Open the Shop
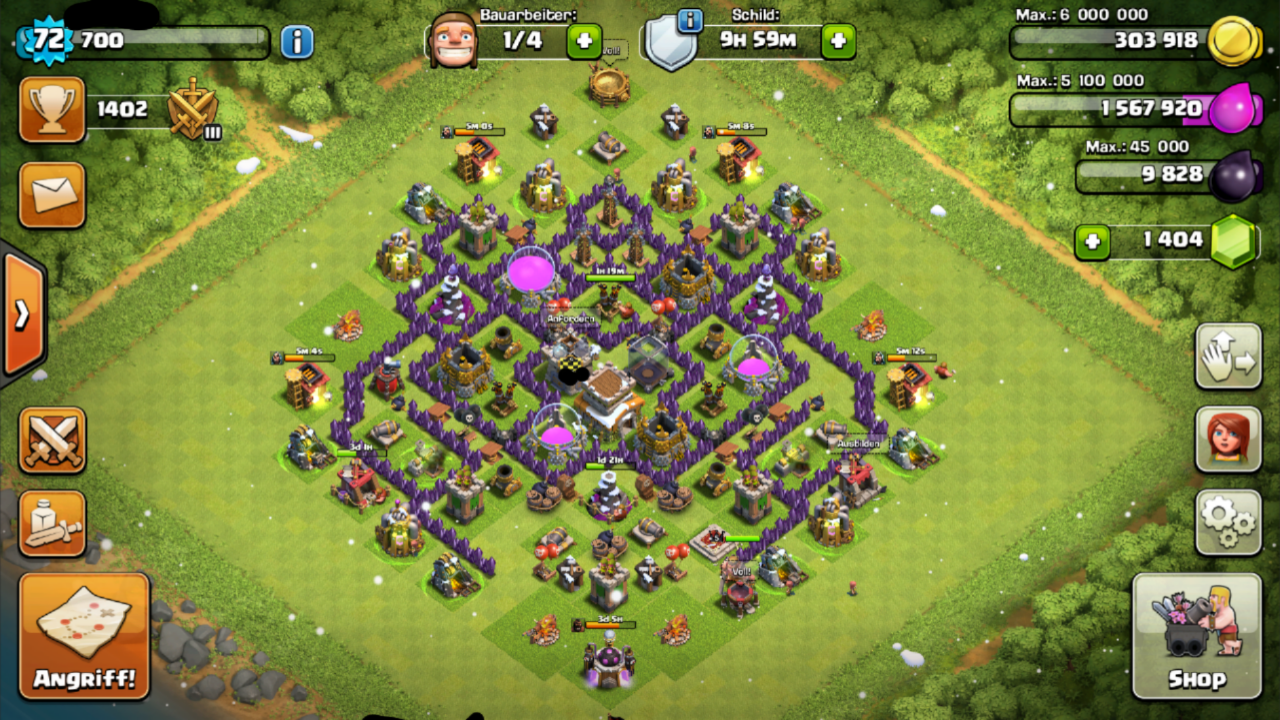 (x=1197, y=636)
